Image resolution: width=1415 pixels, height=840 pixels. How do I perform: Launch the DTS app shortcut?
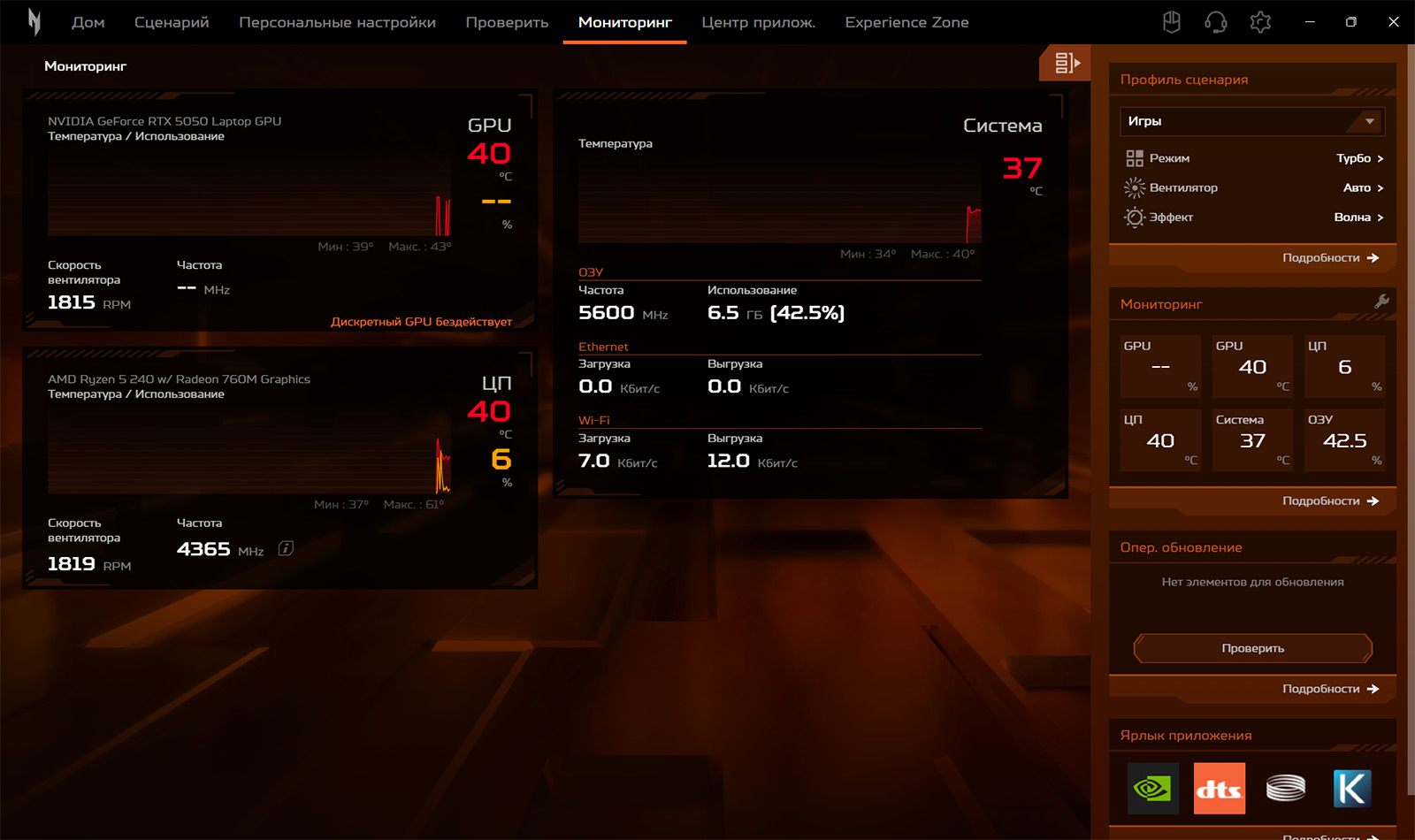point(1219,788)
